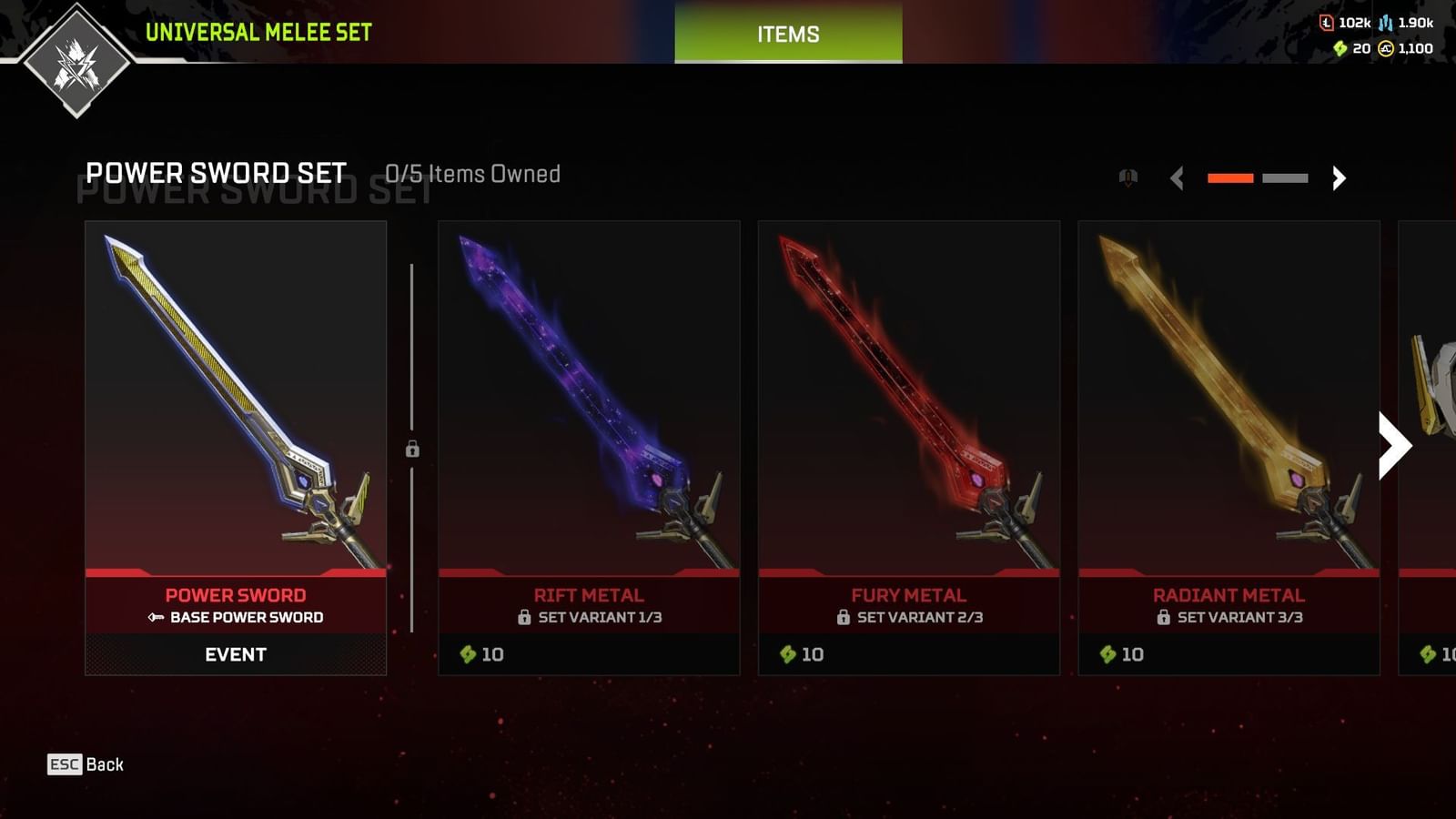1456x819 pixels.
Task: Click the key icon beside Base Power Sword
Action: 157,617
